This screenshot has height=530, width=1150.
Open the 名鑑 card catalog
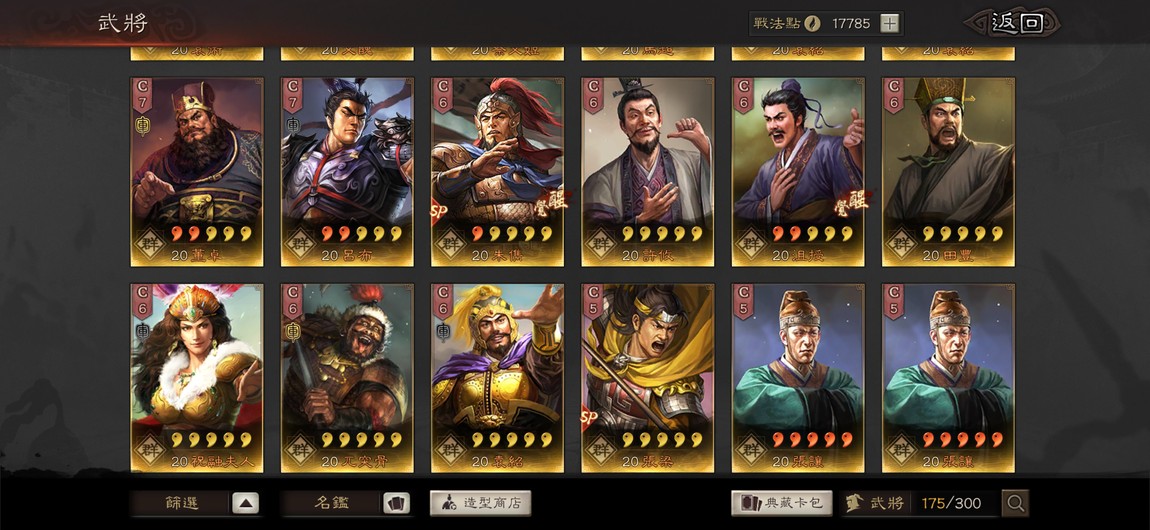(x=347, y=503)
